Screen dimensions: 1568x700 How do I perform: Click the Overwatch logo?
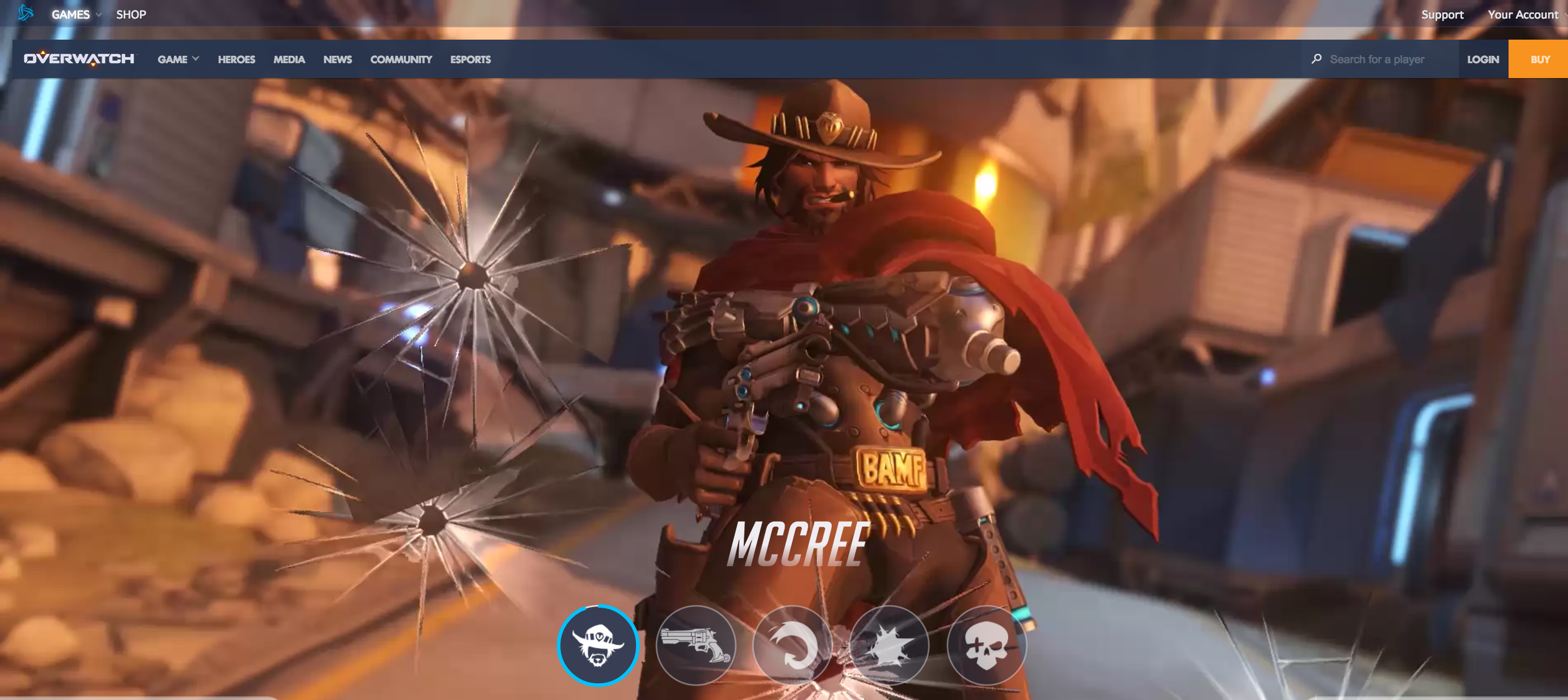click(79, 59)
